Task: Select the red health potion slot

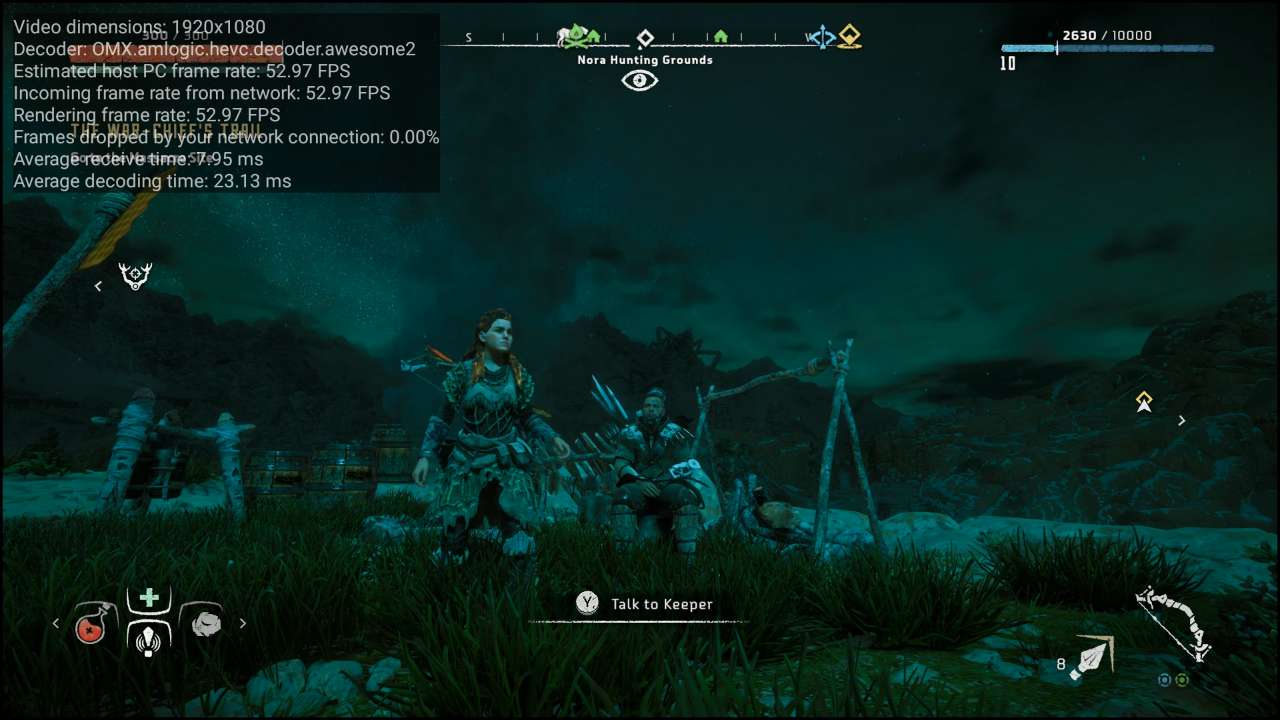Action: (x=91, y=625)
